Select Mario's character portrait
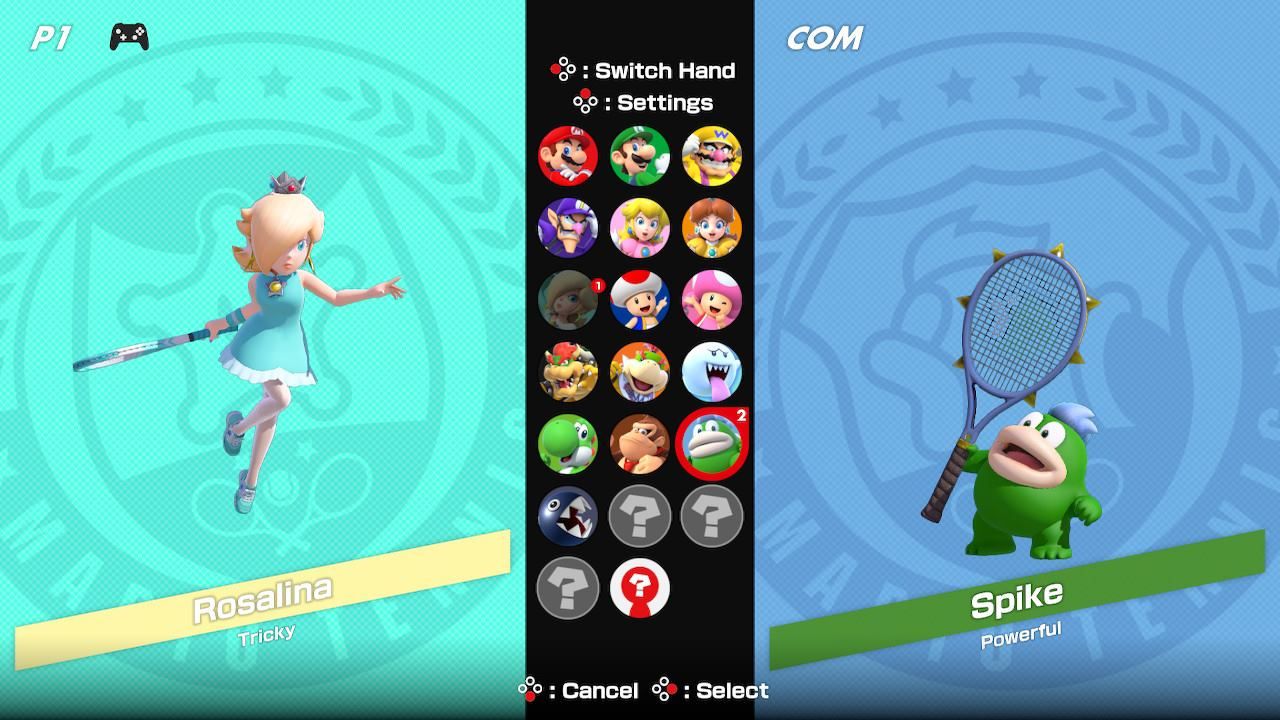The width and height of the screenshot is (1280, 720). 567,156
